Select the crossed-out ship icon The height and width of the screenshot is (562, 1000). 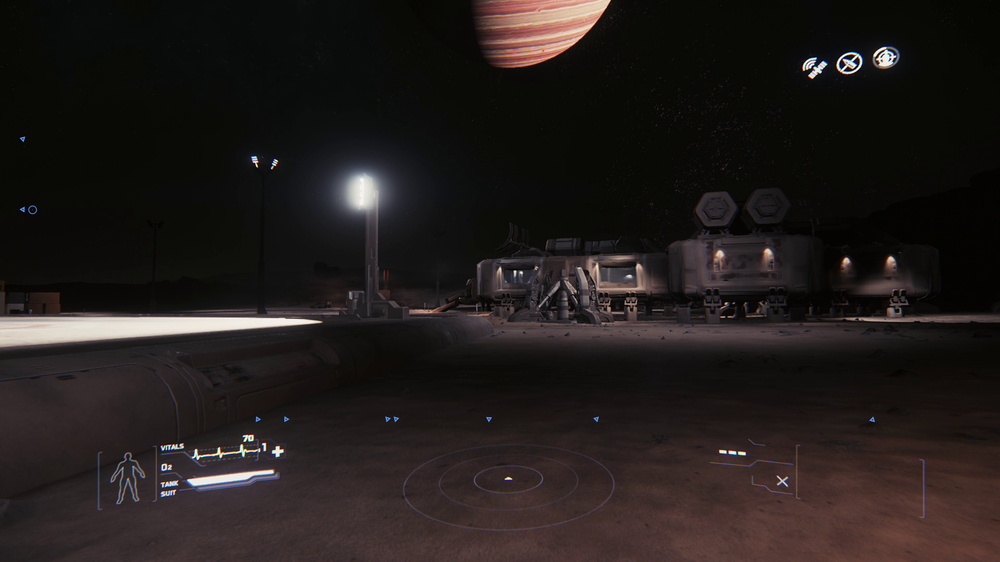[849, 63]
